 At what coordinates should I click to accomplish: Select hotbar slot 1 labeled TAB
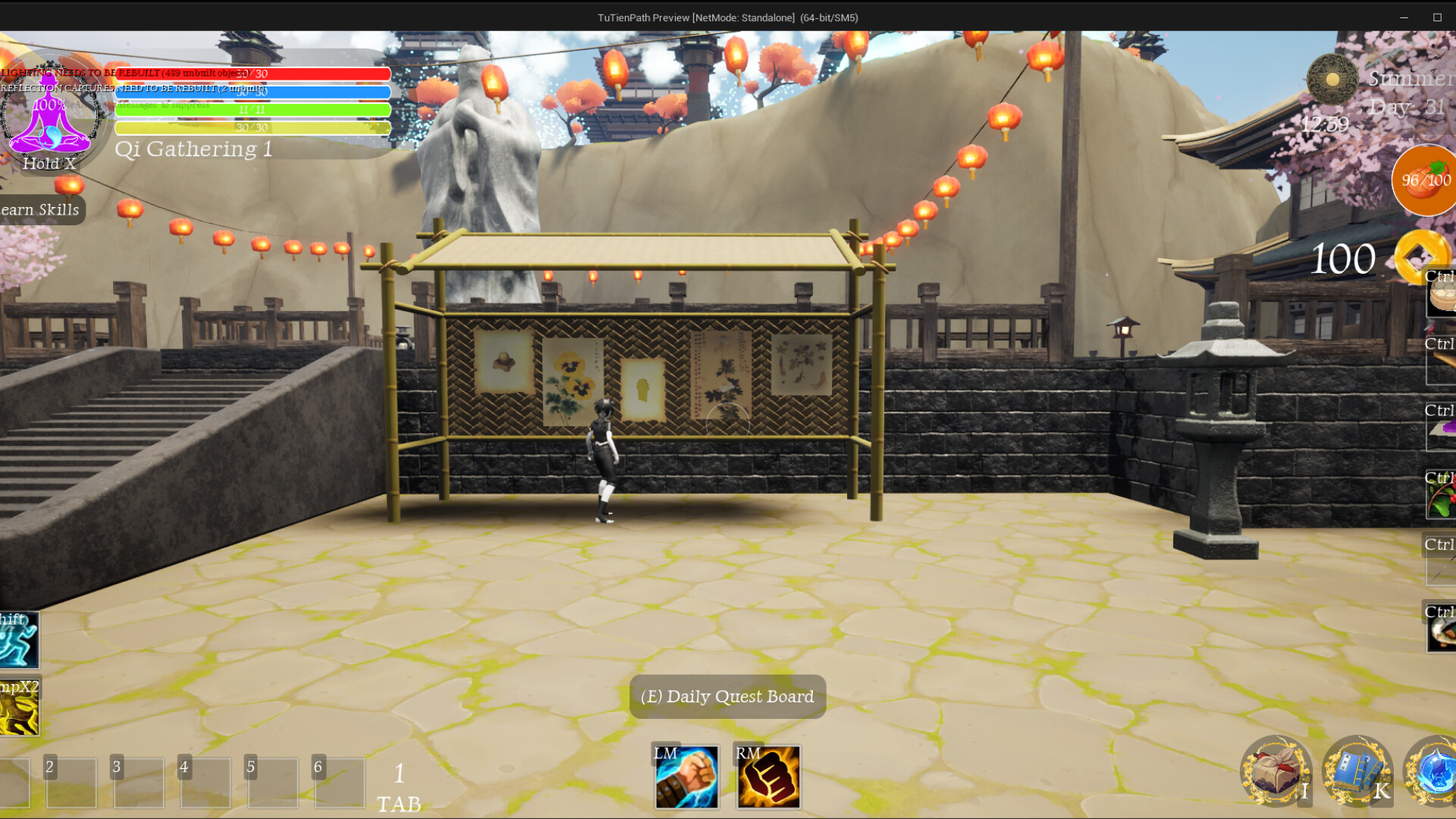pyautogui.click(x=400, y=783)
